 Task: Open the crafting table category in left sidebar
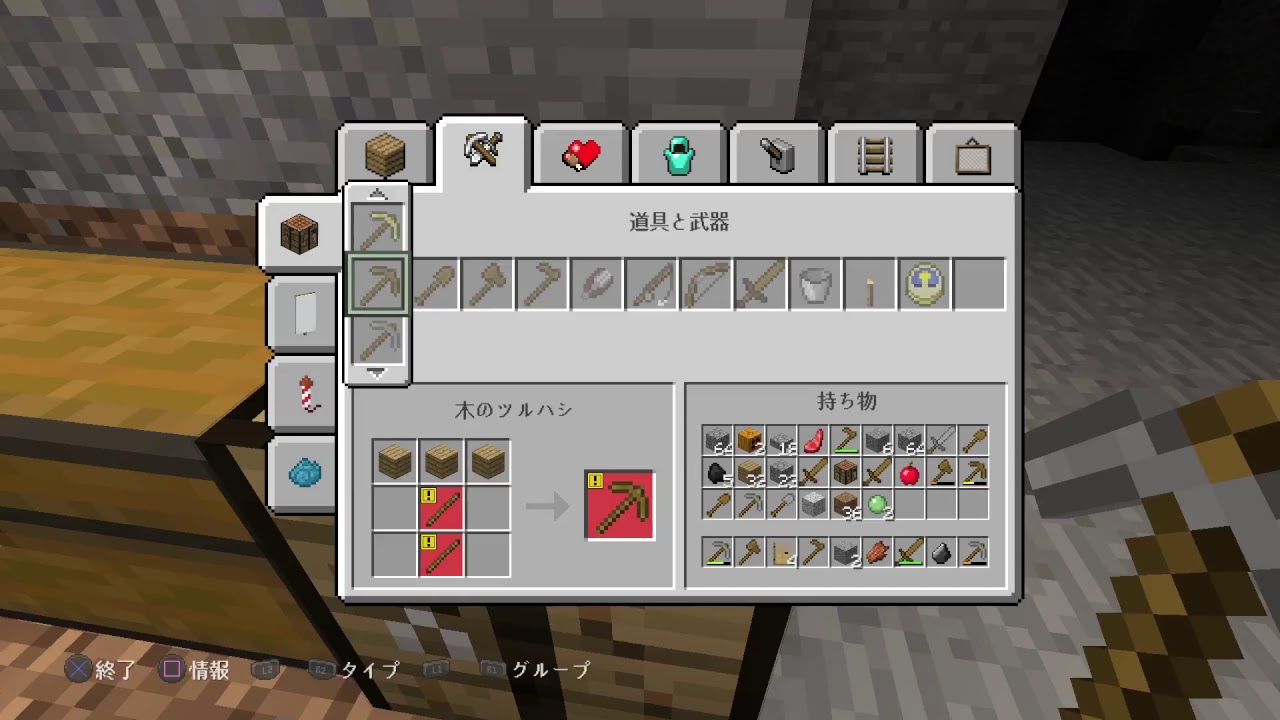tap(302, 232)
